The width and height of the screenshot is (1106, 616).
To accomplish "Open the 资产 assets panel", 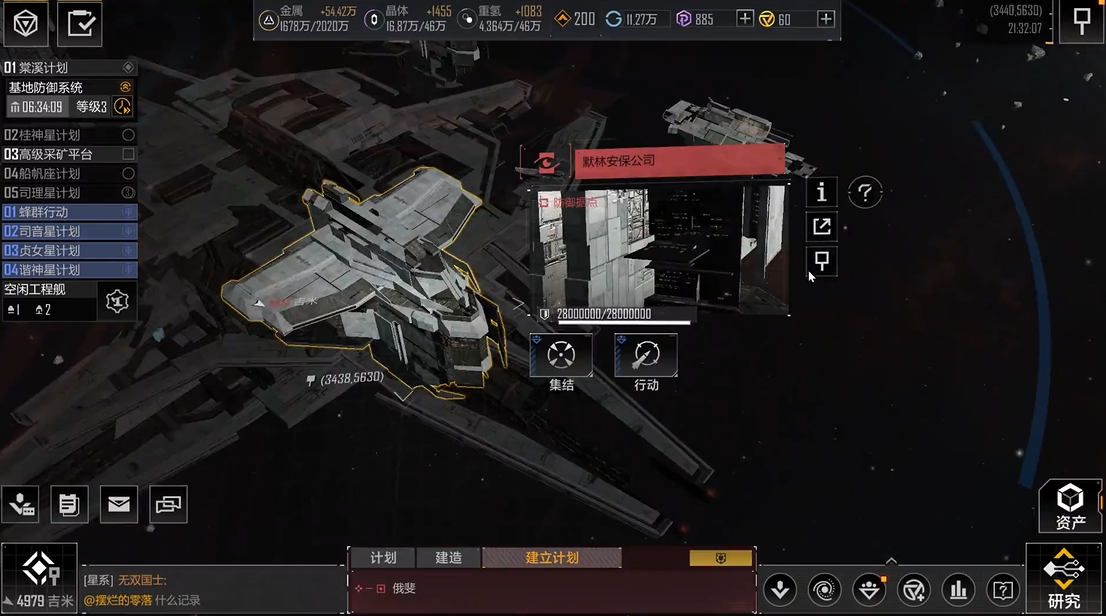I will (x=1070, y=506).
